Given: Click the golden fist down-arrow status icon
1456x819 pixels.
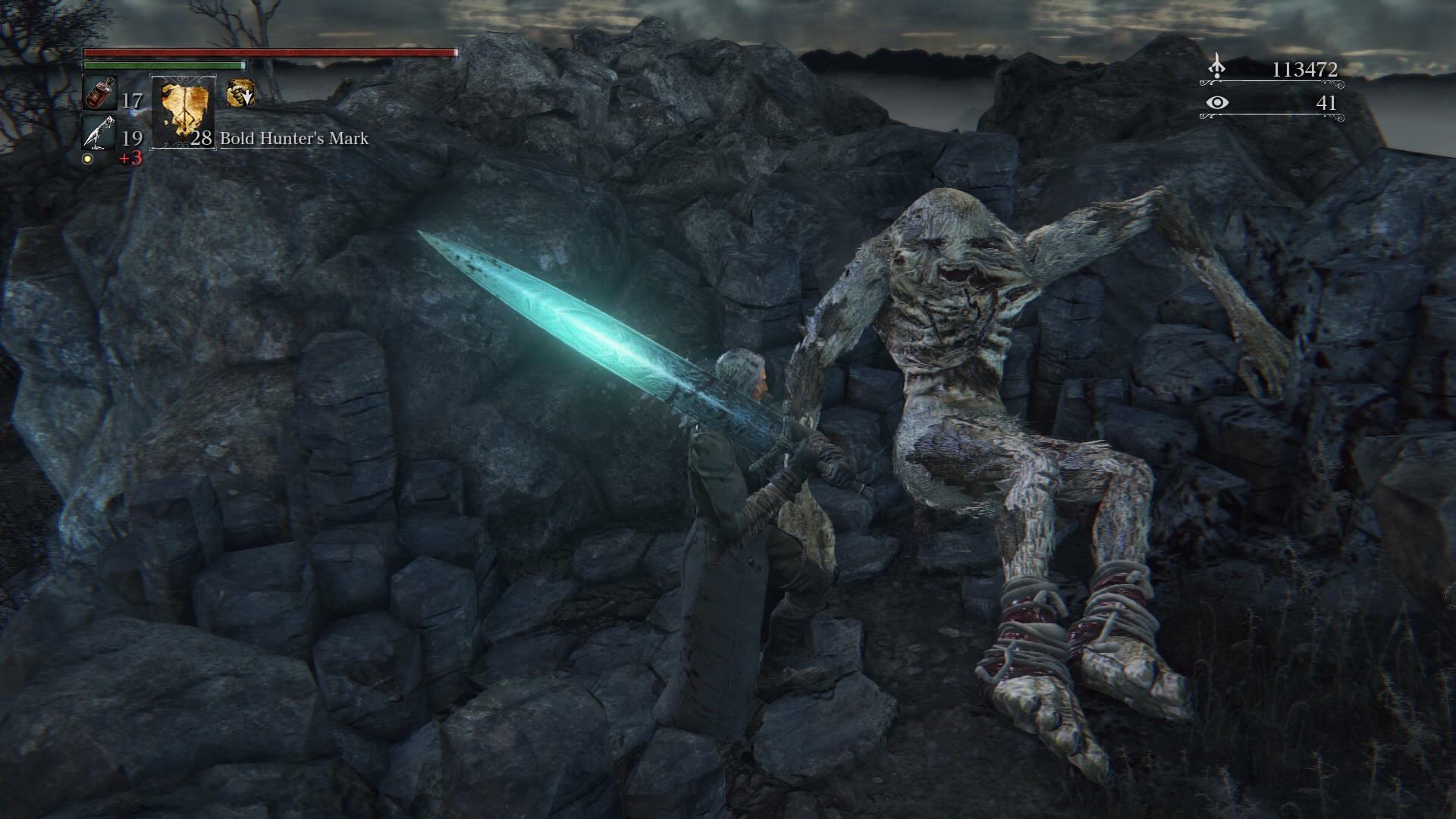Looking at the screenshot, I should click(x=240, y=93).
